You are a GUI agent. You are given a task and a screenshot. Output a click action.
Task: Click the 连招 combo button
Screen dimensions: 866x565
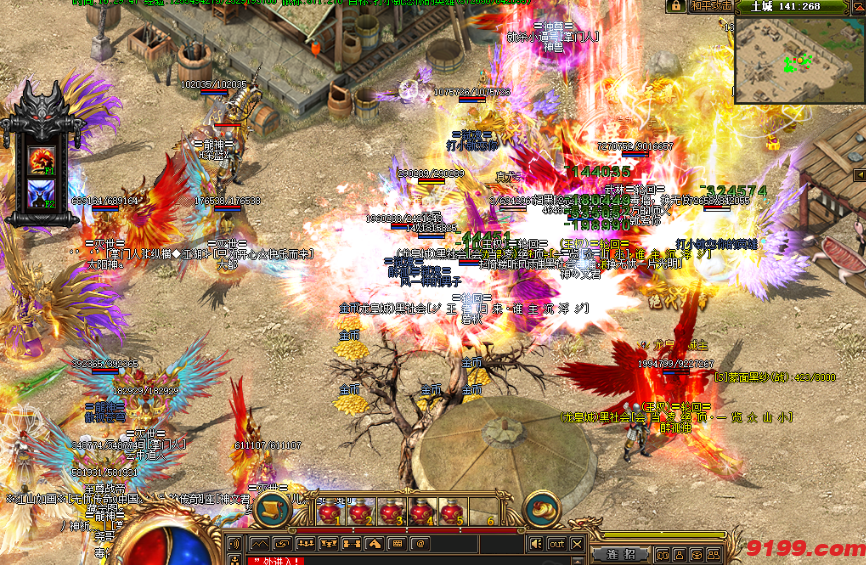pyautogui.click(x=619, y=553)
